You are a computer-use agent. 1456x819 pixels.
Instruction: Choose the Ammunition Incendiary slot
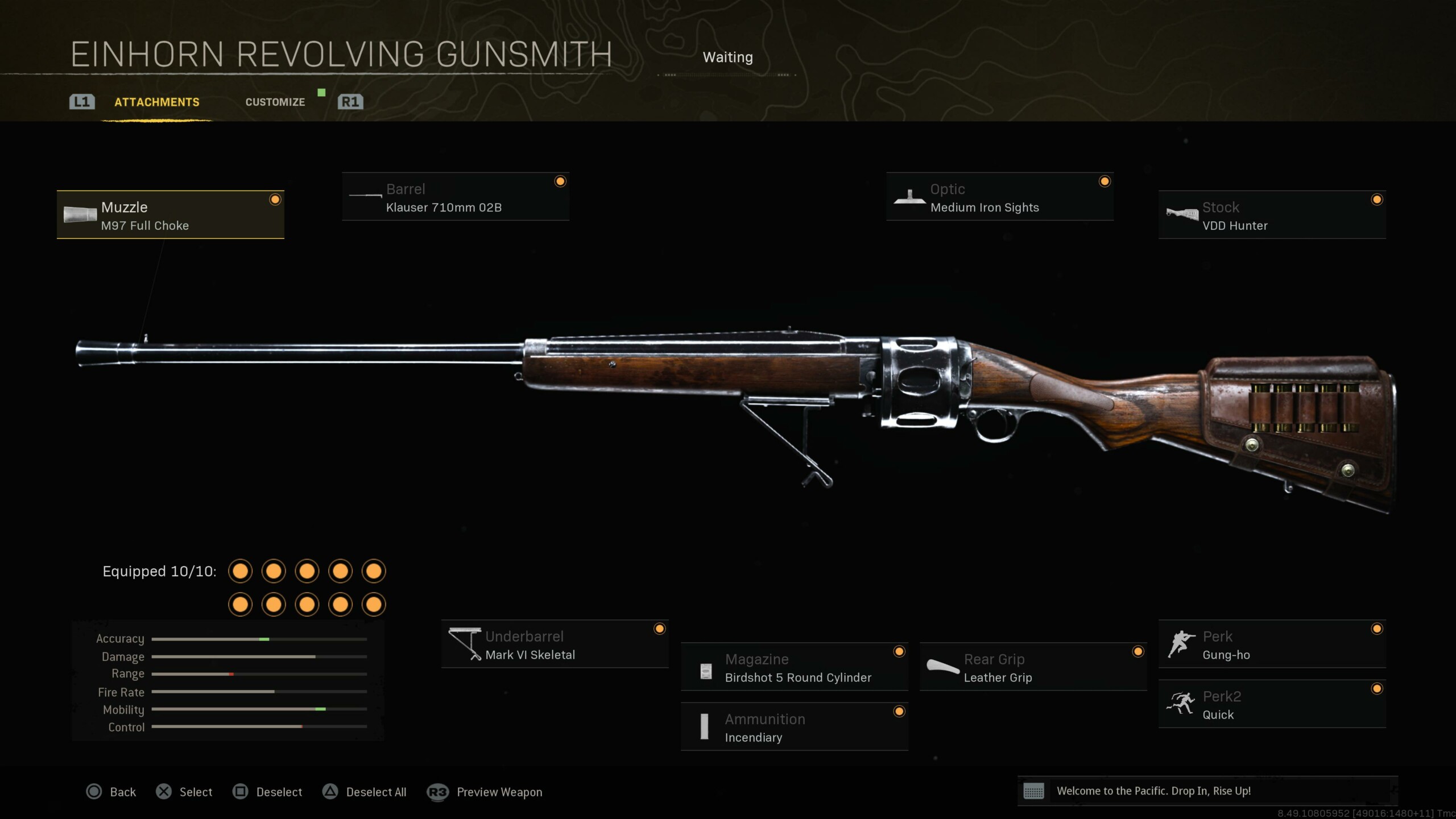coord(794,727)
